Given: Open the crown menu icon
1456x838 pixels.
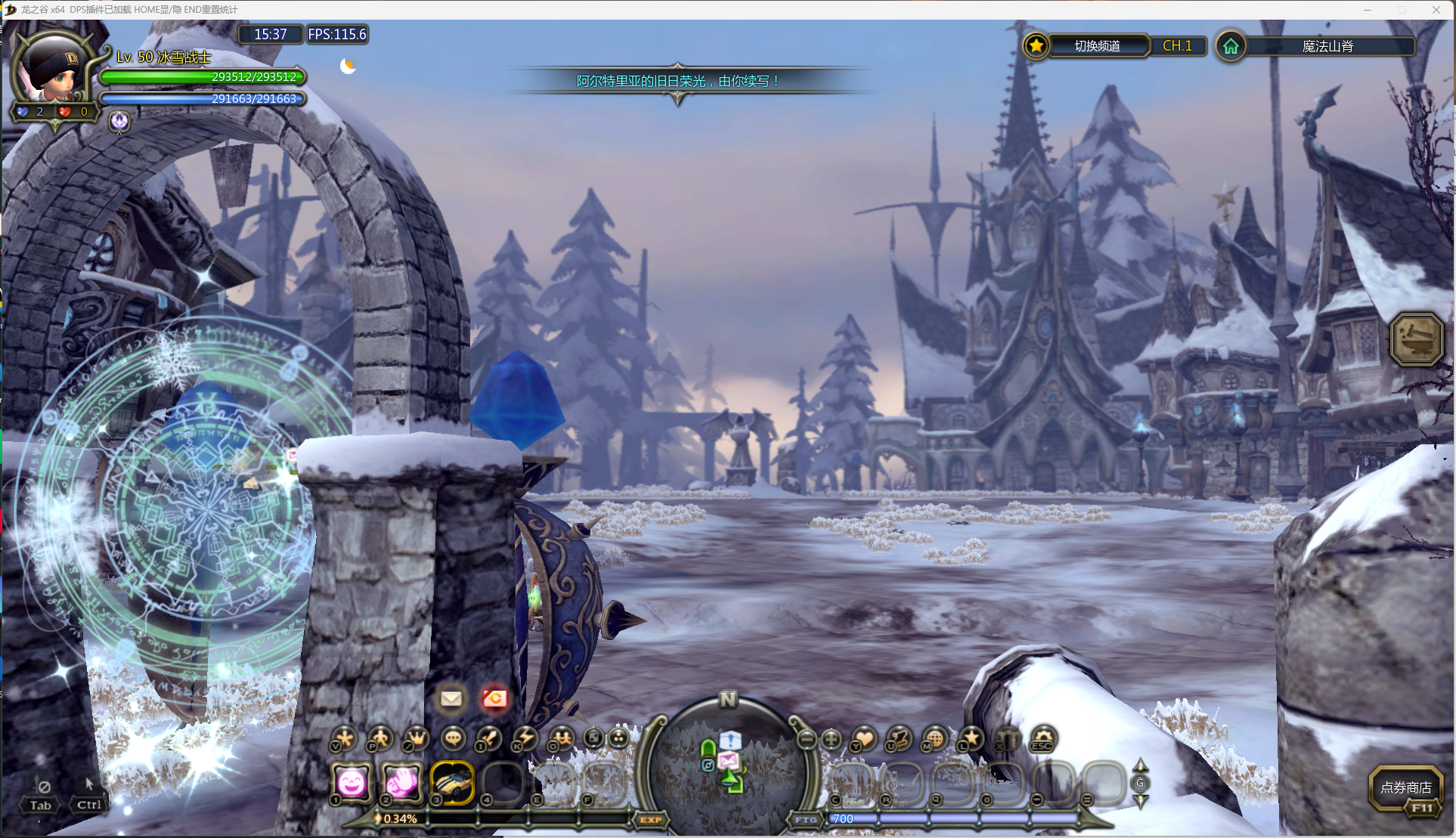Looking at the screenshot, I should tap(416, 738).
